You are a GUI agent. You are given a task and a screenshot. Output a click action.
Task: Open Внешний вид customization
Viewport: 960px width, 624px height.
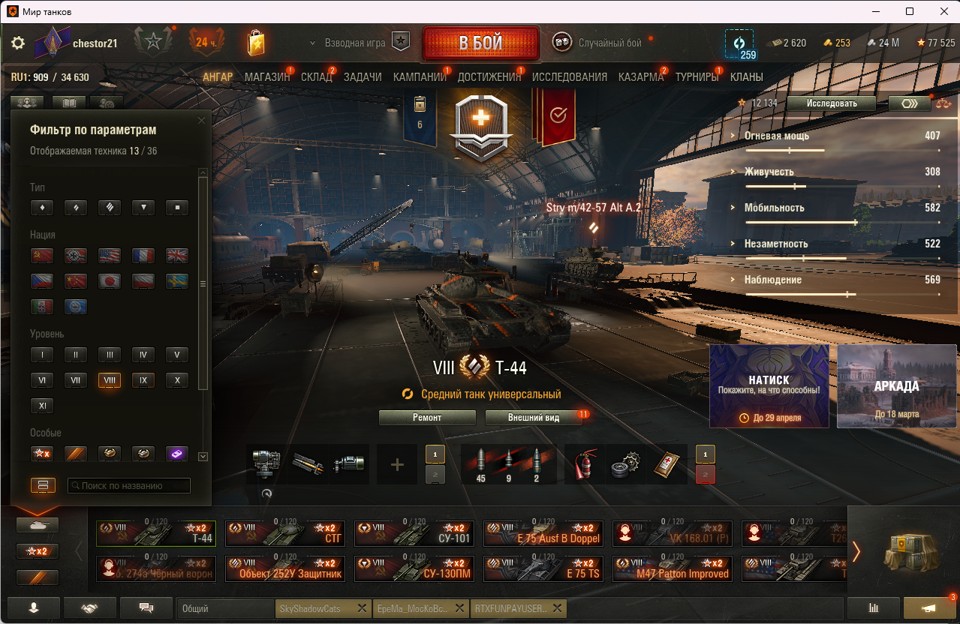click(533, 417)
